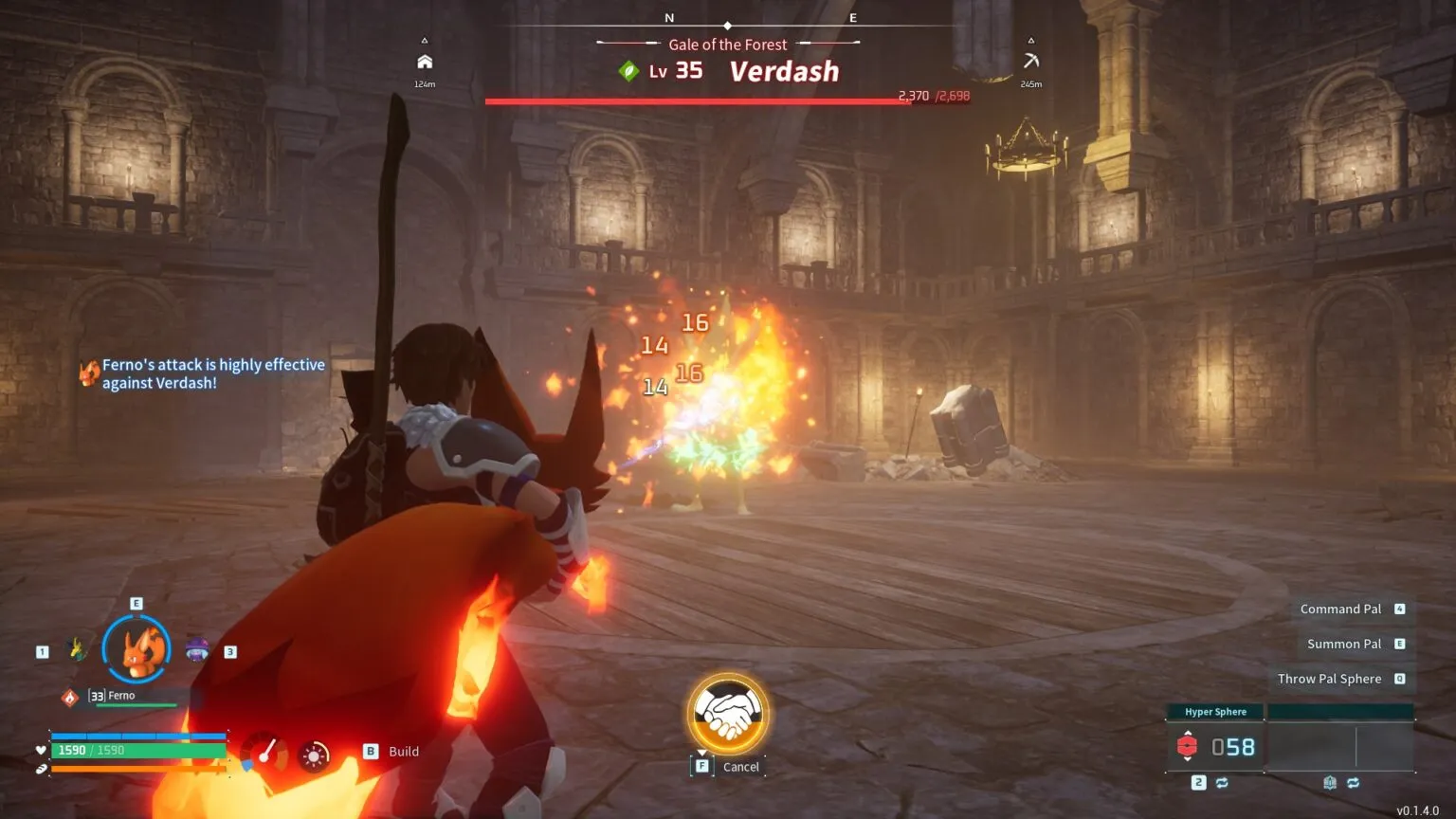Click the Verdash boss name banner
Viewport: 1456px width, 819px height.
pos(784,72)
